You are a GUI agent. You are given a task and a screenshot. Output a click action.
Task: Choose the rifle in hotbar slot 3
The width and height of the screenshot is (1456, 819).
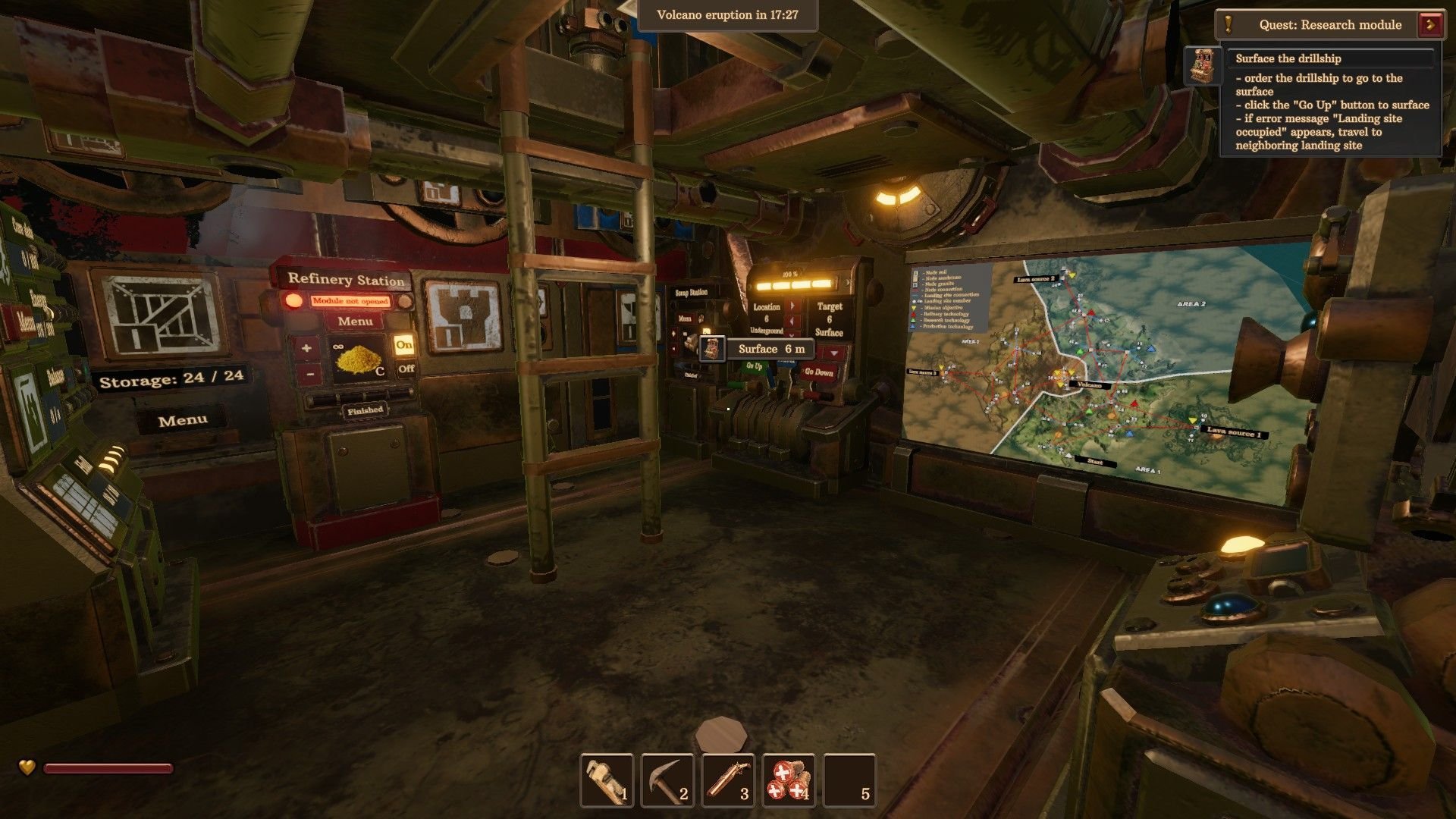728,780
